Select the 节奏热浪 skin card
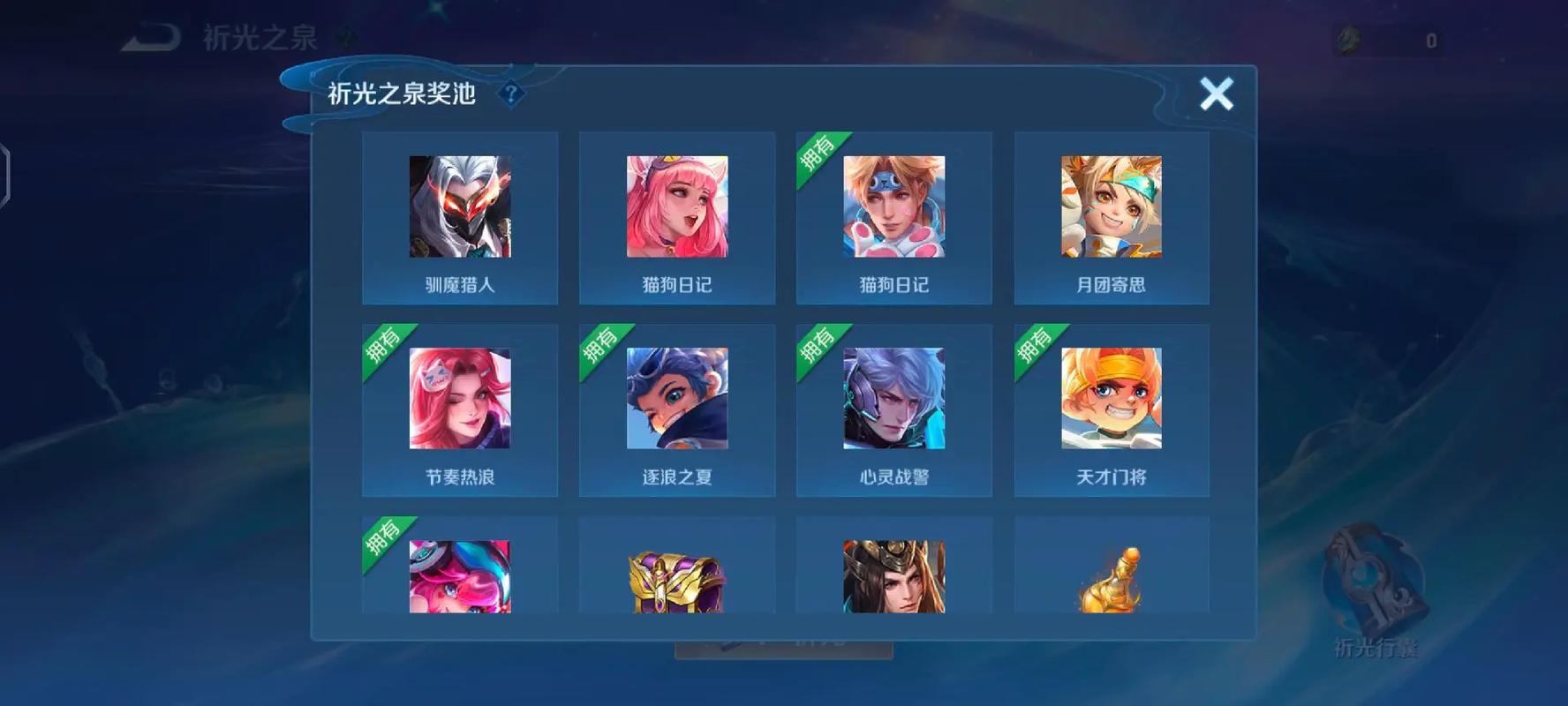The image size is (1568, 706). coord(460,409)
